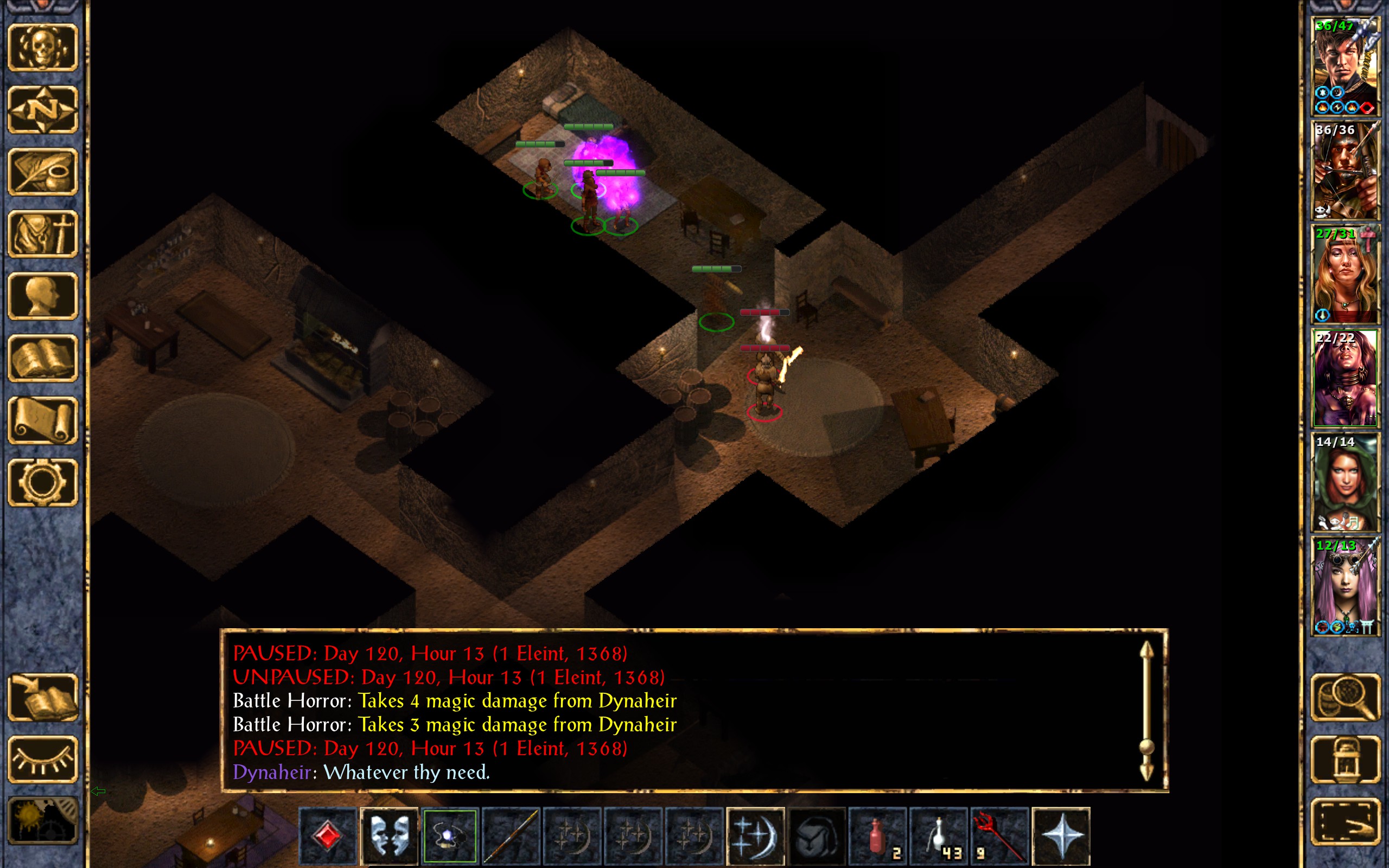
Task: Open the priest scroll button
Action: (x=42, y=420)
